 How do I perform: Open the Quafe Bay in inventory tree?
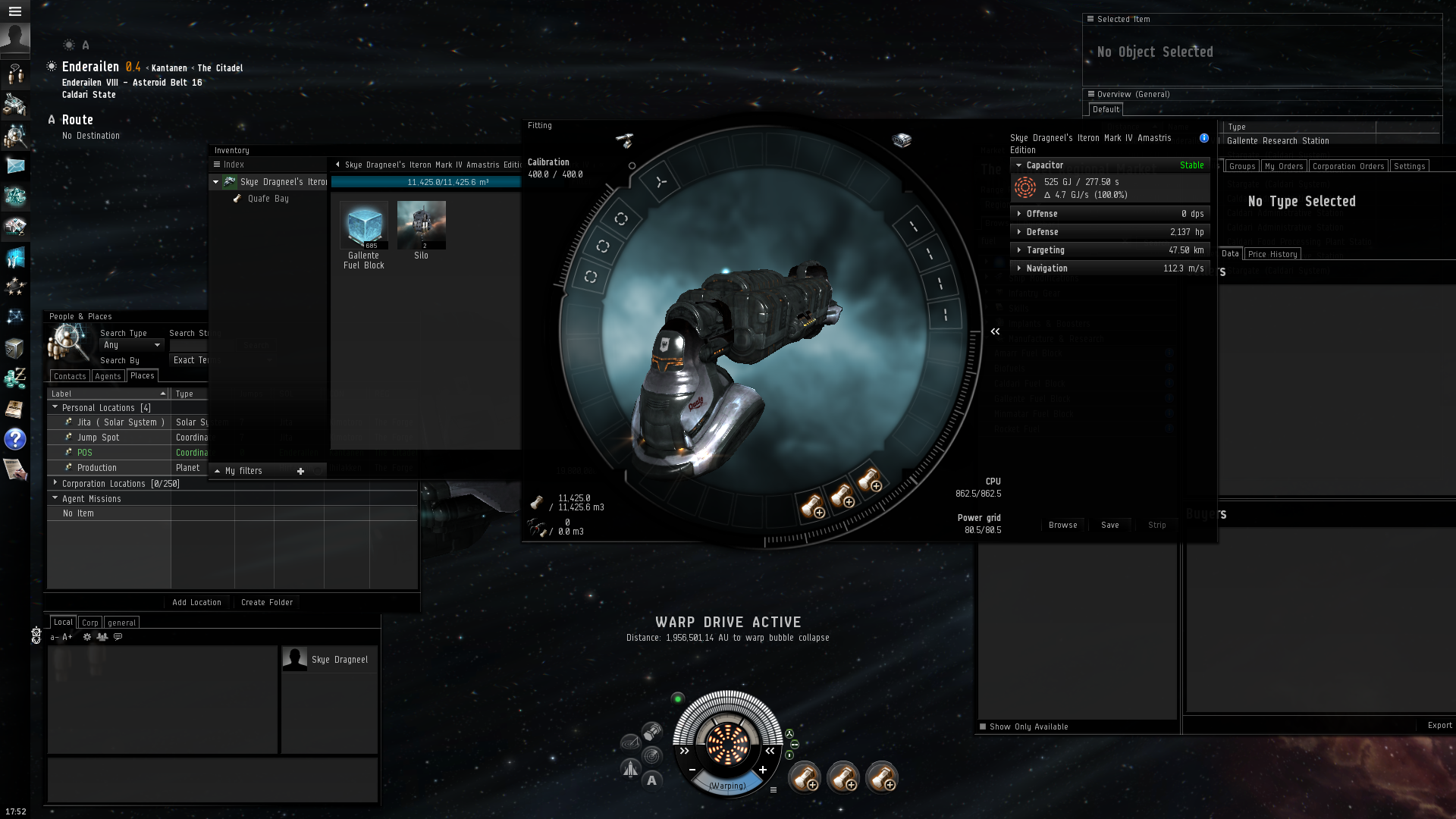coord(268,199)
